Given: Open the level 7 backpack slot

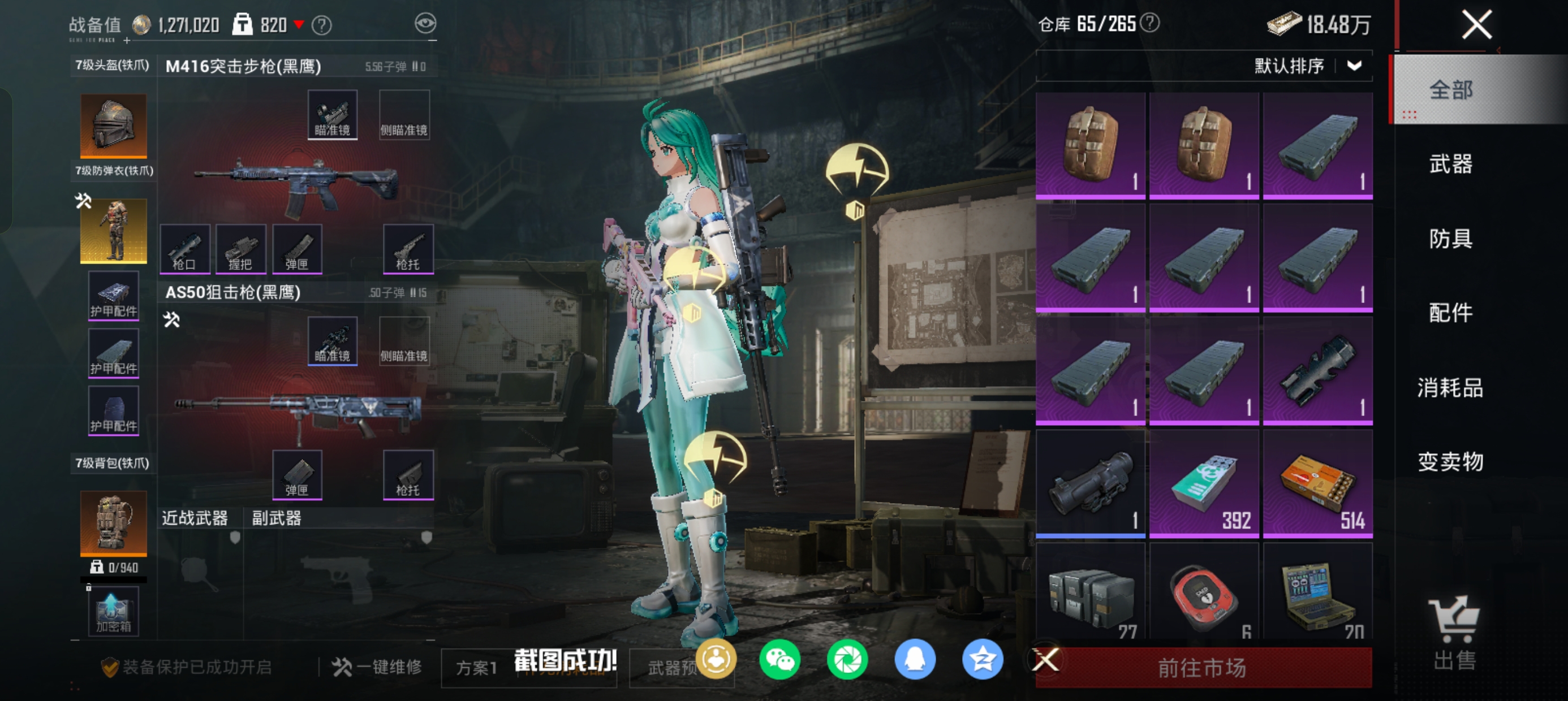Looking at the screenshot, I should [x=114, y=523].
